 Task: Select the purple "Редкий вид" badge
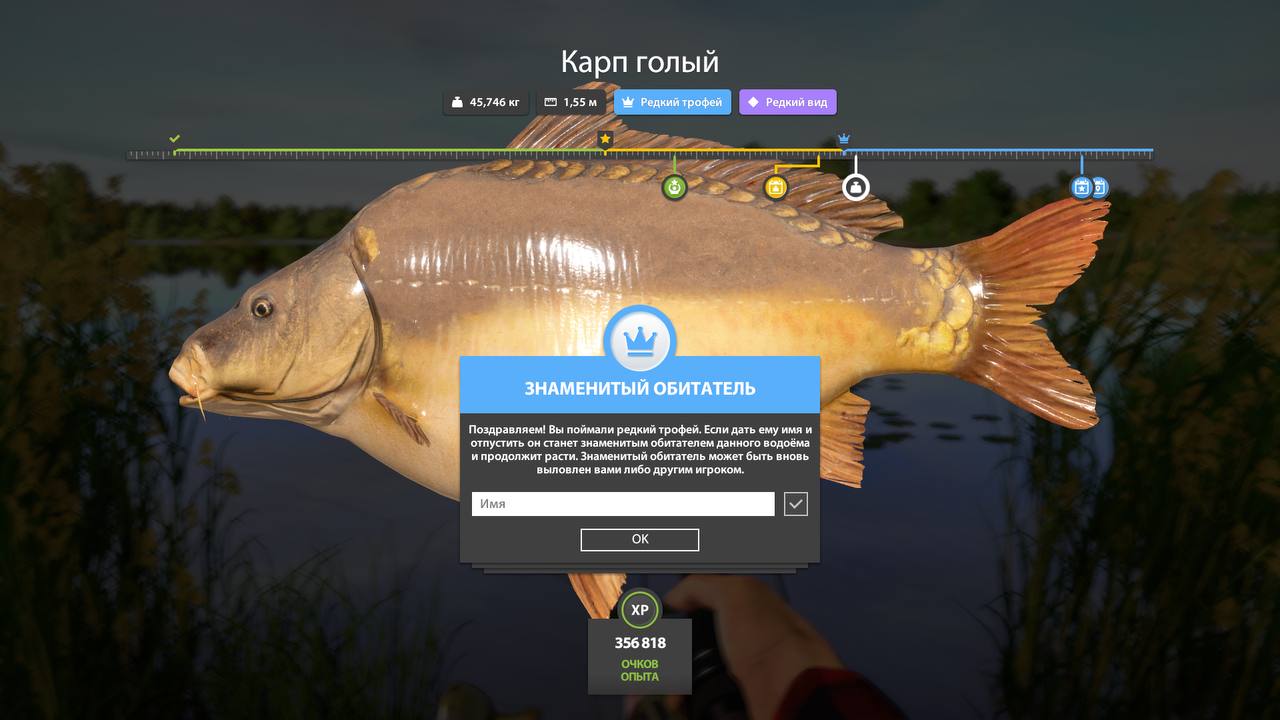(787, 102)
